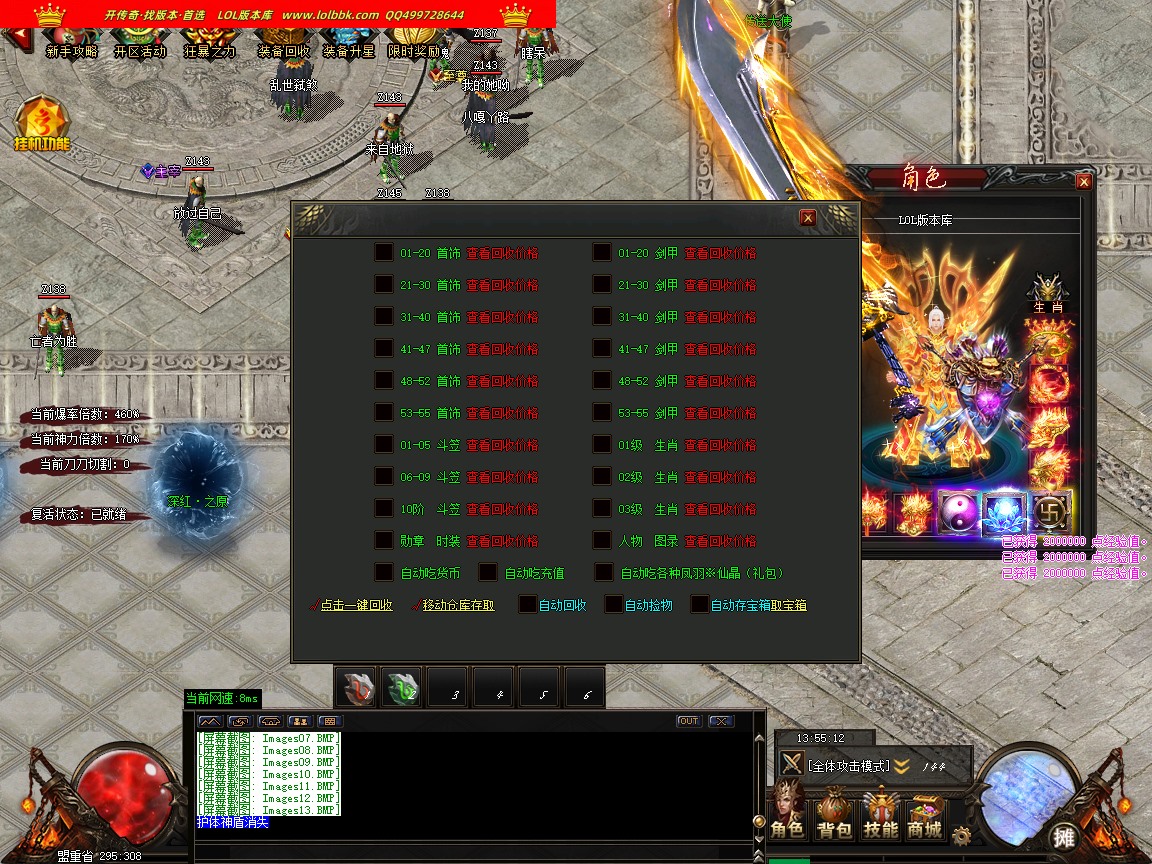This screenshot has width=1152, height=864.
Task: View recycle price for 10阶 斗笠
Action: (502, 509)
